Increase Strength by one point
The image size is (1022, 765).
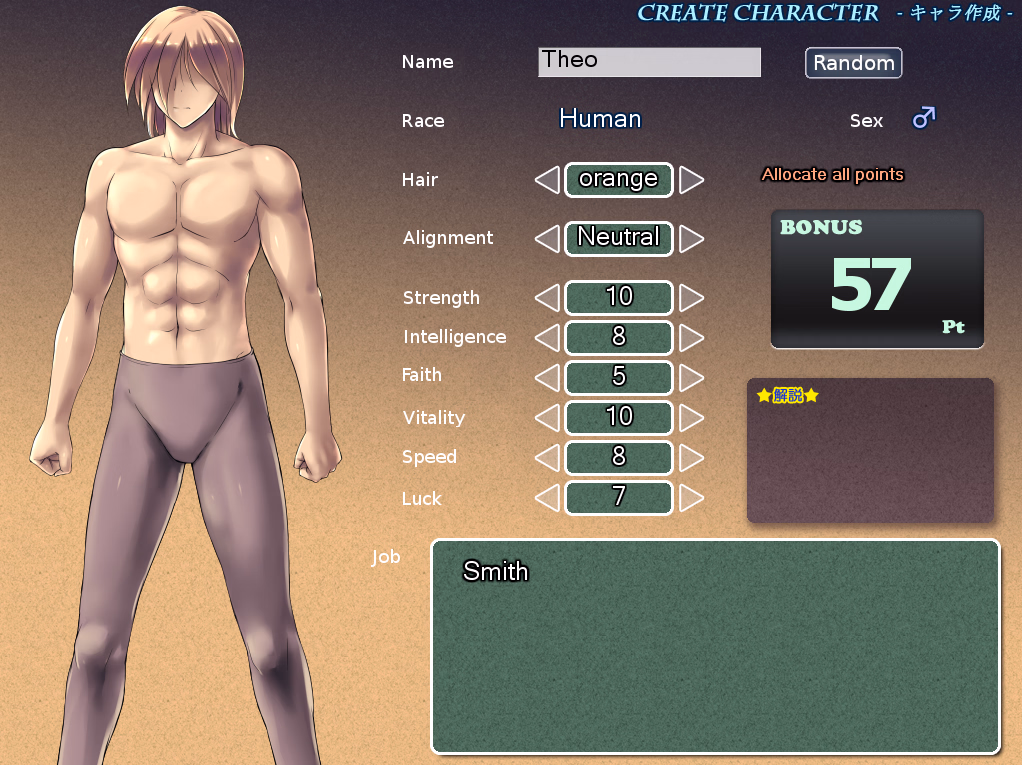[x=691, y=298]
